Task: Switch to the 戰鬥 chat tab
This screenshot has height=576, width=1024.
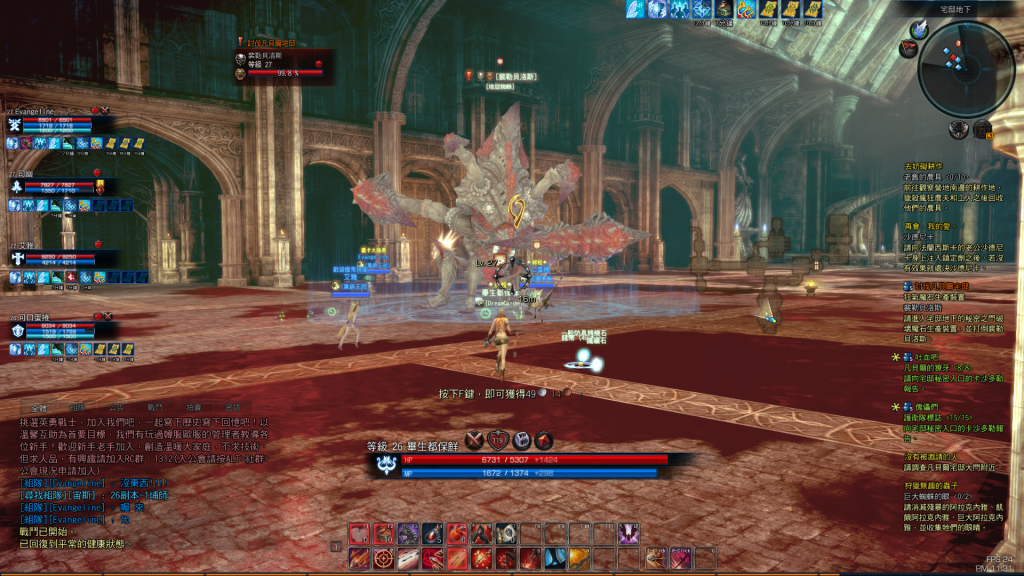Action: click(155, 407)
